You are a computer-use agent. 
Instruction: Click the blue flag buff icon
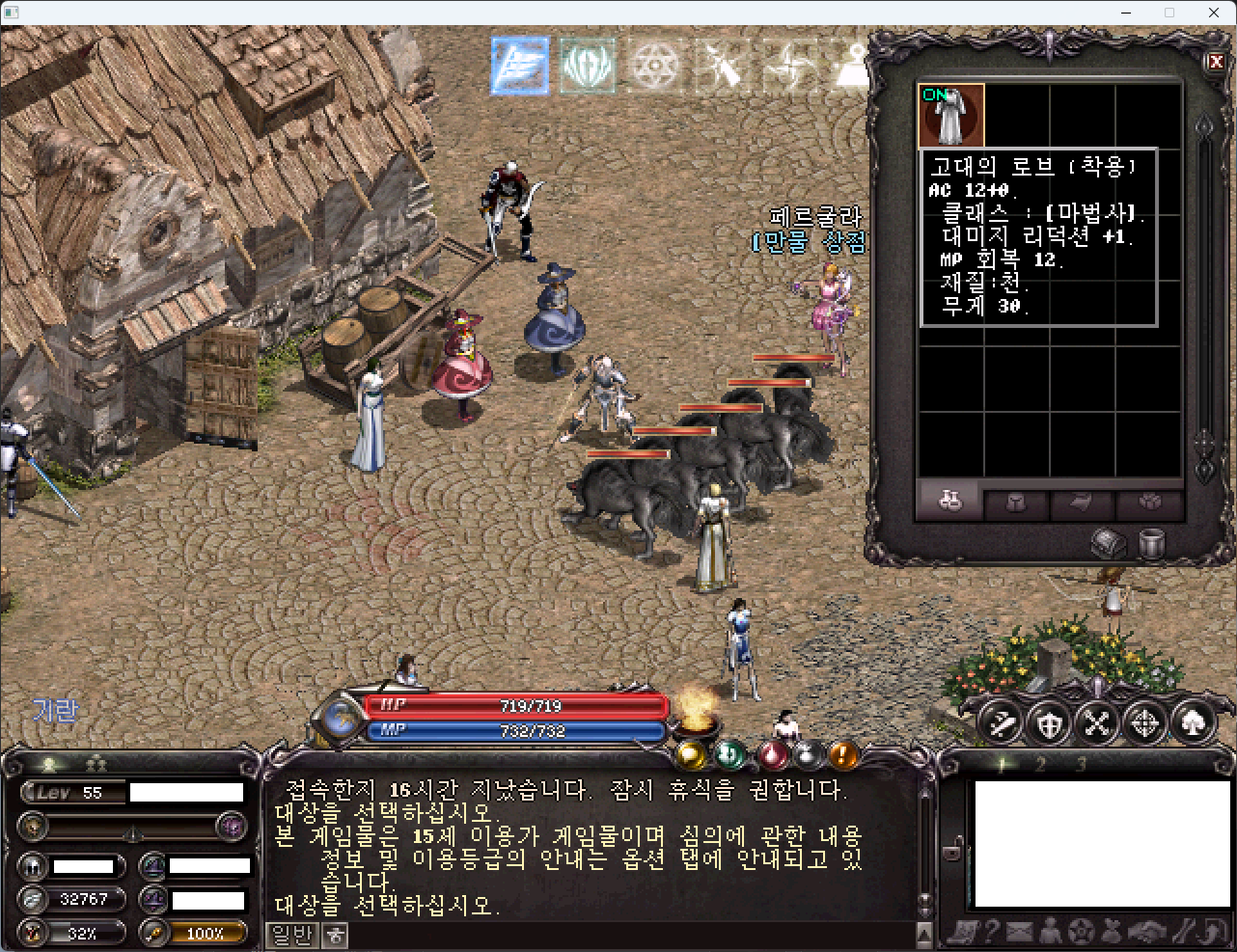[x=520, y=66]
